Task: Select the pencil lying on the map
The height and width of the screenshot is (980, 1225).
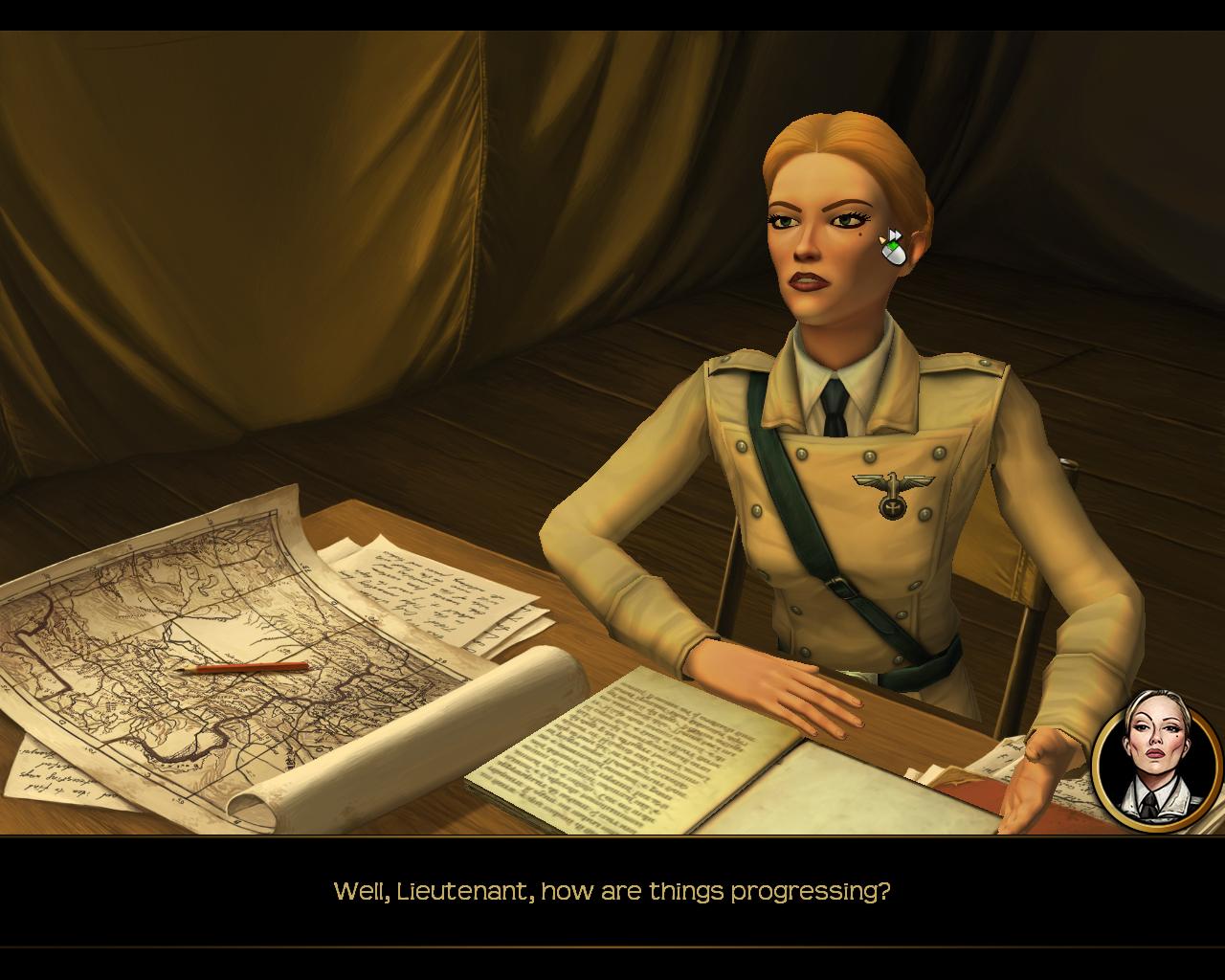Action: click(239, 664)
